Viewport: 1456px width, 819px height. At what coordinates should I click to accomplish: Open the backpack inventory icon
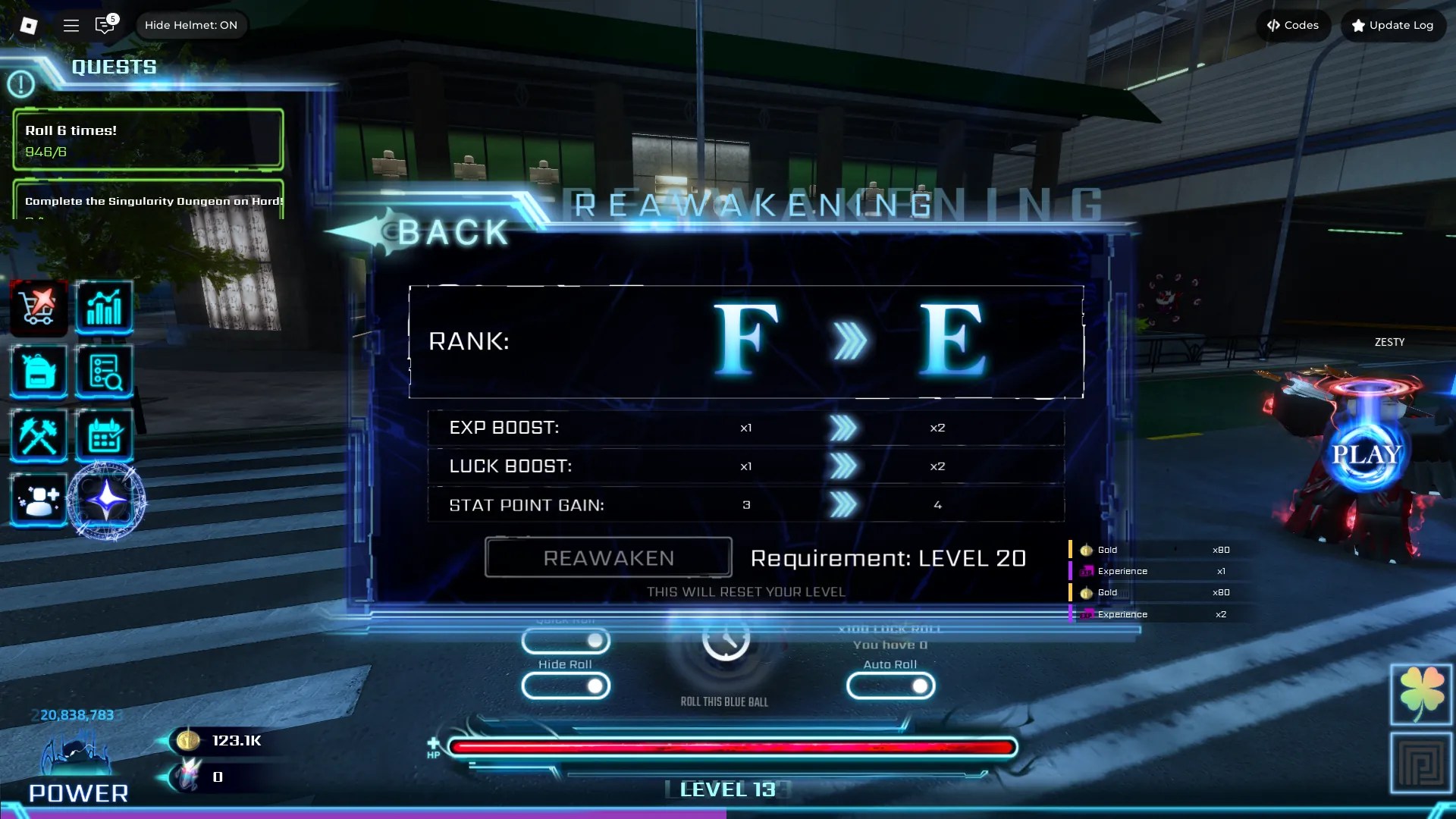tap(38, 372)
